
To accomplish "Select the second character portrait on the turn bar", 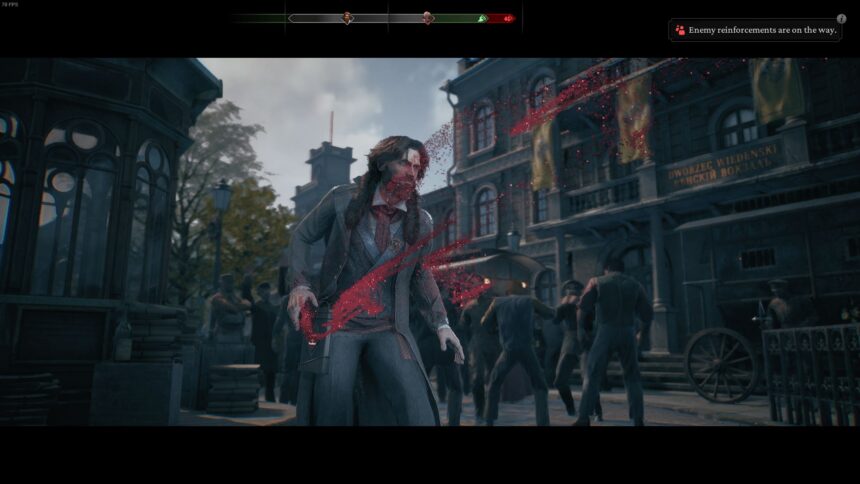I will click(427, 18).
